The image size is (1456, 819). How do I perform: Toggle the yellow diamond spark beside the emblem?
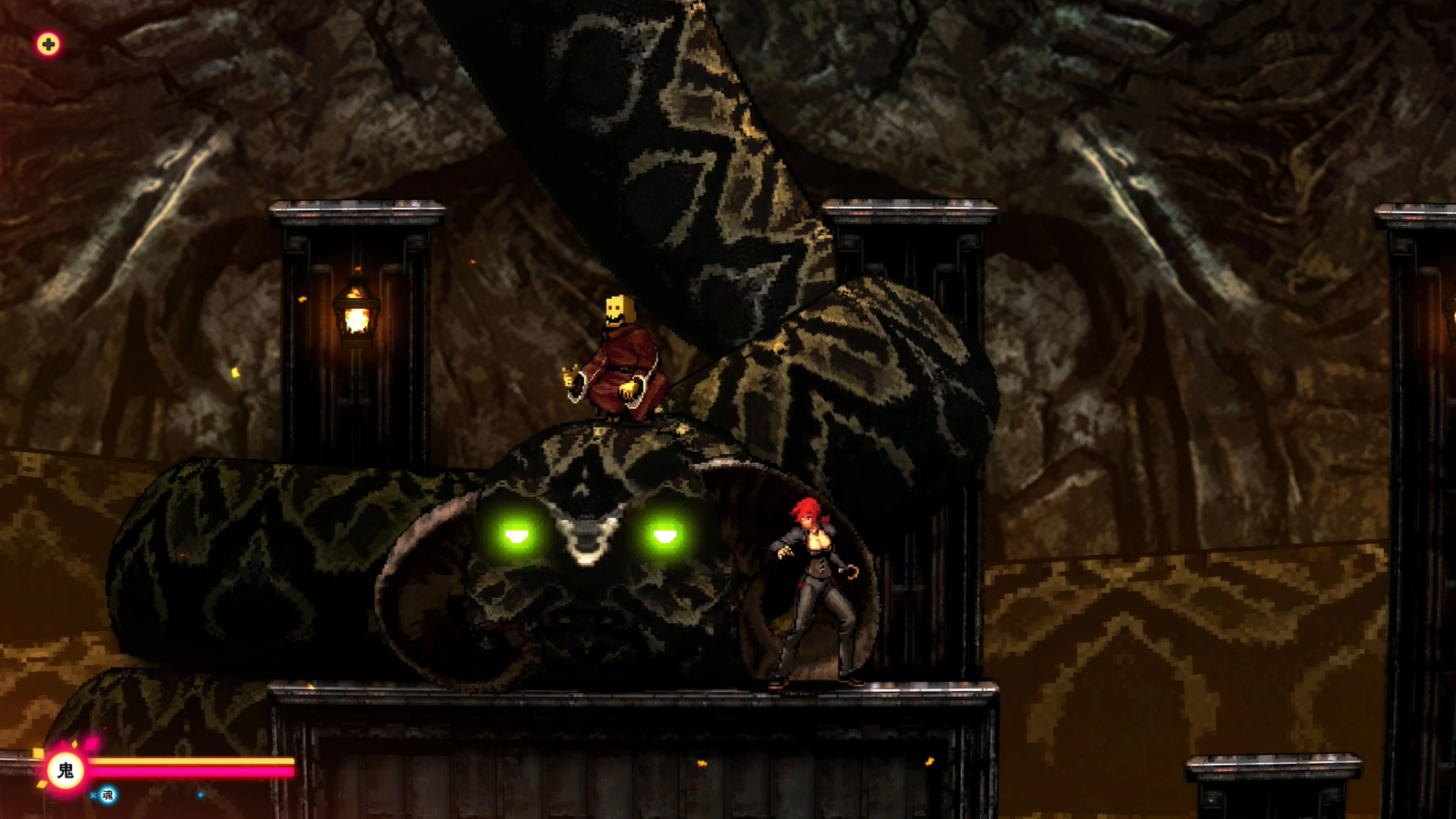pos(75,744)
